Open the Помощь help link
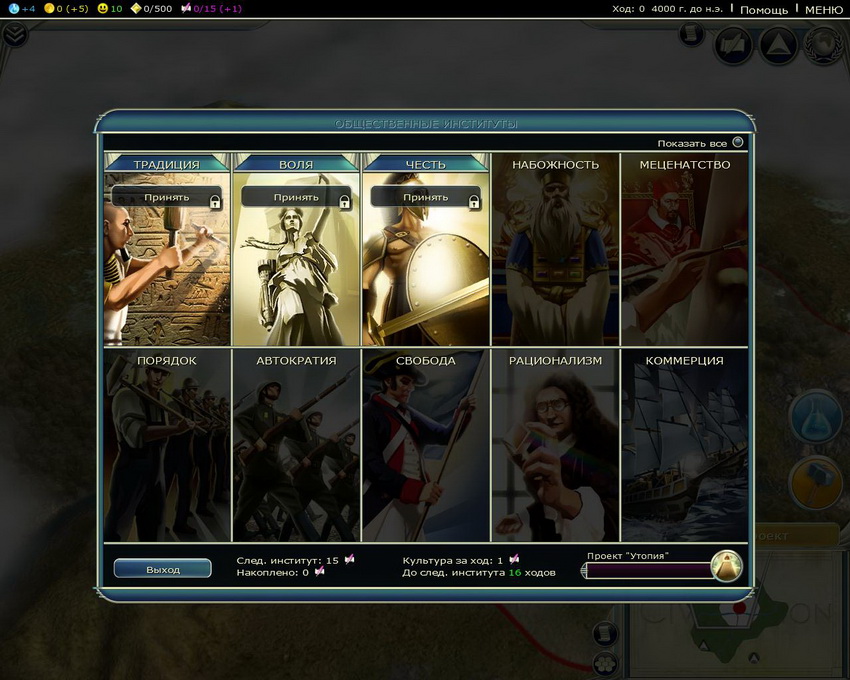 tap(764, 9)
